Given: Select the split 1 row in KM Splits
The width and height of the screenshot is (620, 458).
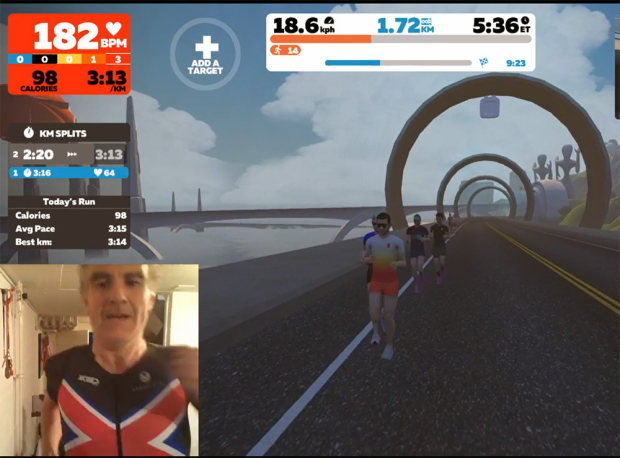Looking at the screenshot, I should click(x=68, y=173).
